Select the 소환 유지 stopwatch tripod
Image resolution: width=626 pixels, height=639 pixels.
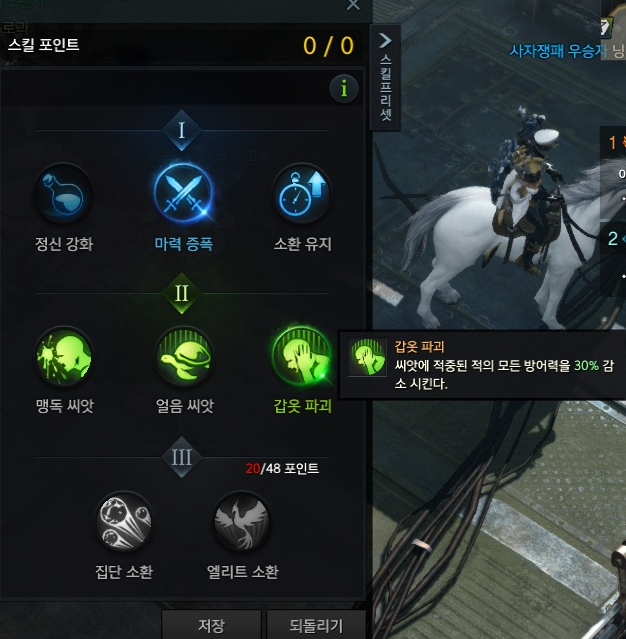[302, 193]
